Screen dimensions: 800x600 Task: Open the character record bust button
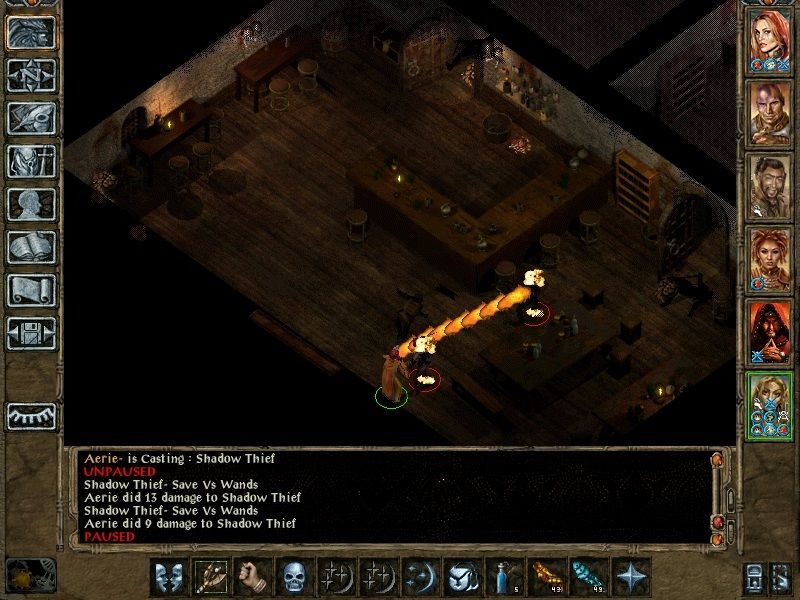point(31,204)
